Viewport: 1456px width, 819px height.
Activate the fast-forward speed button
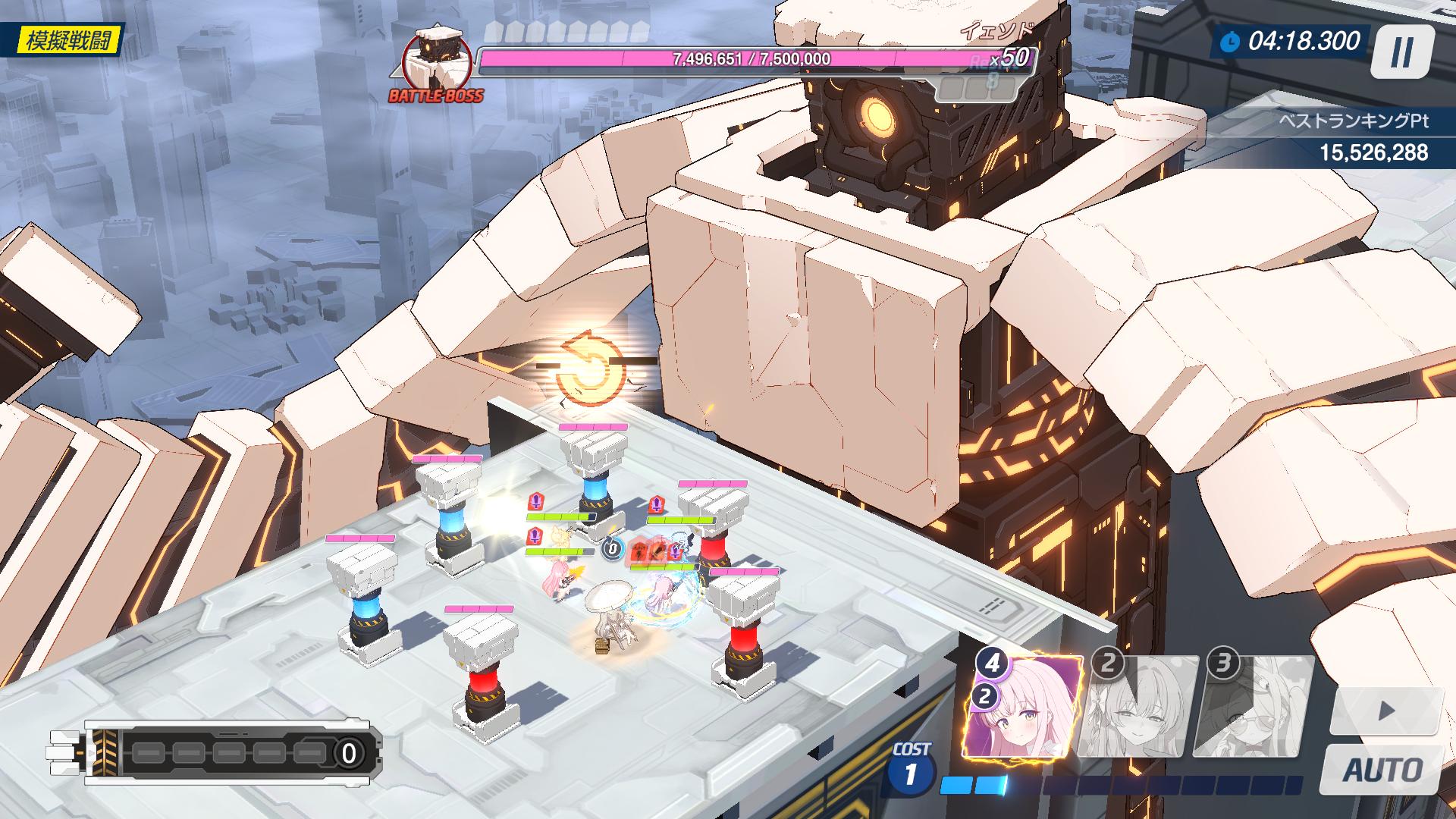pos(1386,711)
